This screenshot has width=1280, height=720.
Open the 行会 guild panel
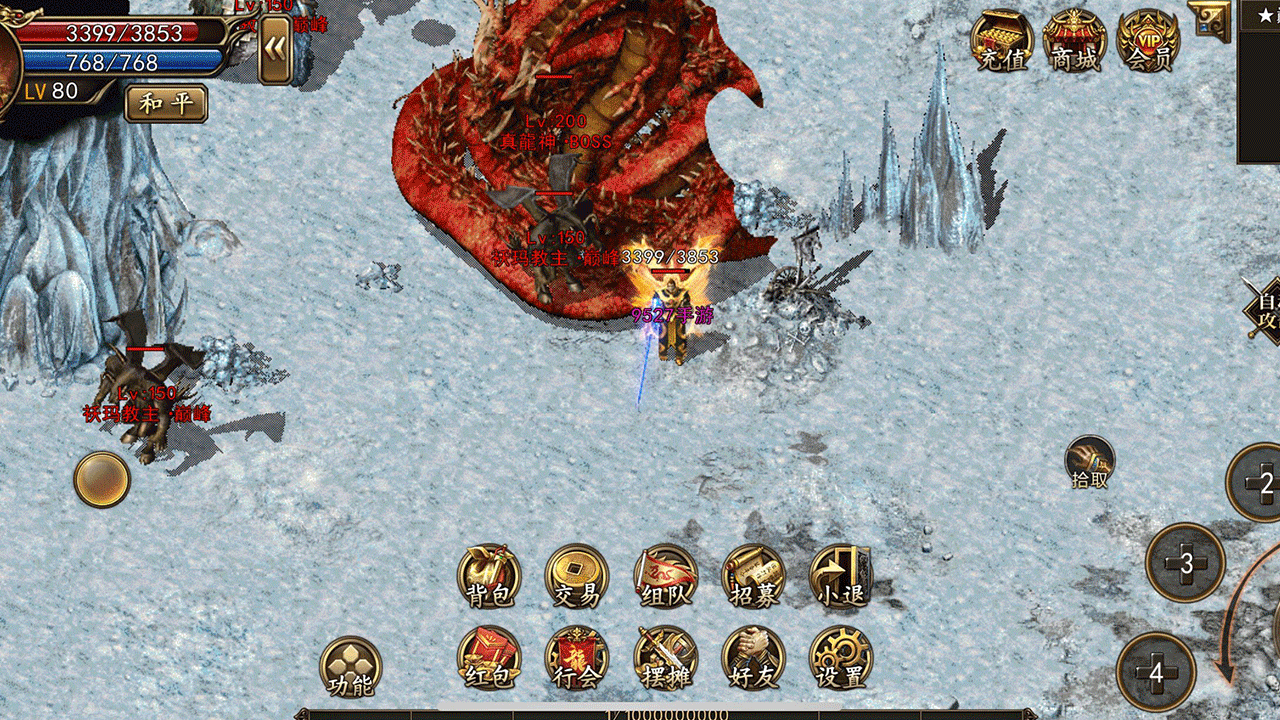point(577,659)
